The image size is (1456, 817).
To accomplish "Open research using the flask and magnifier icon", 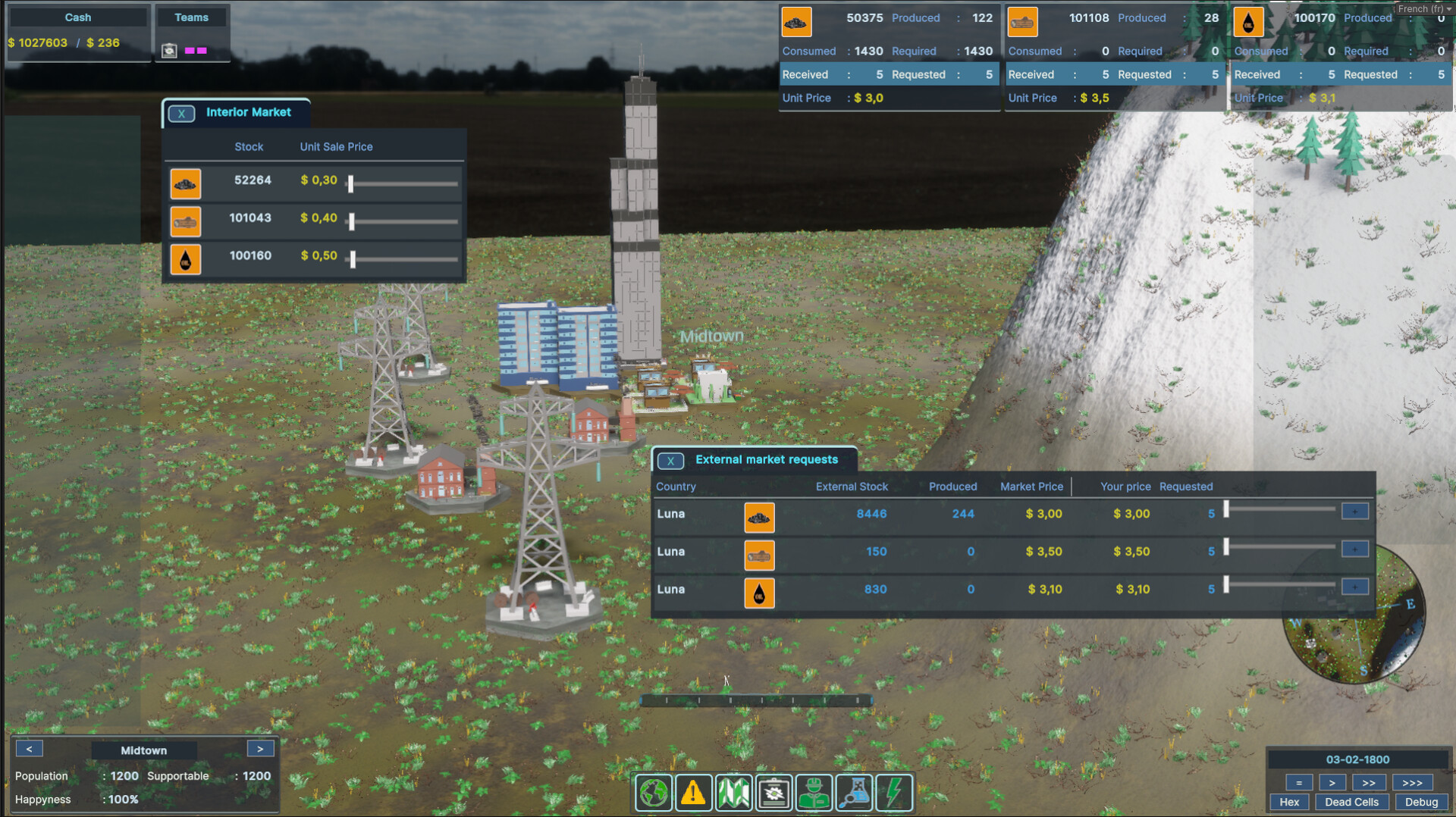I will [854, 792].
